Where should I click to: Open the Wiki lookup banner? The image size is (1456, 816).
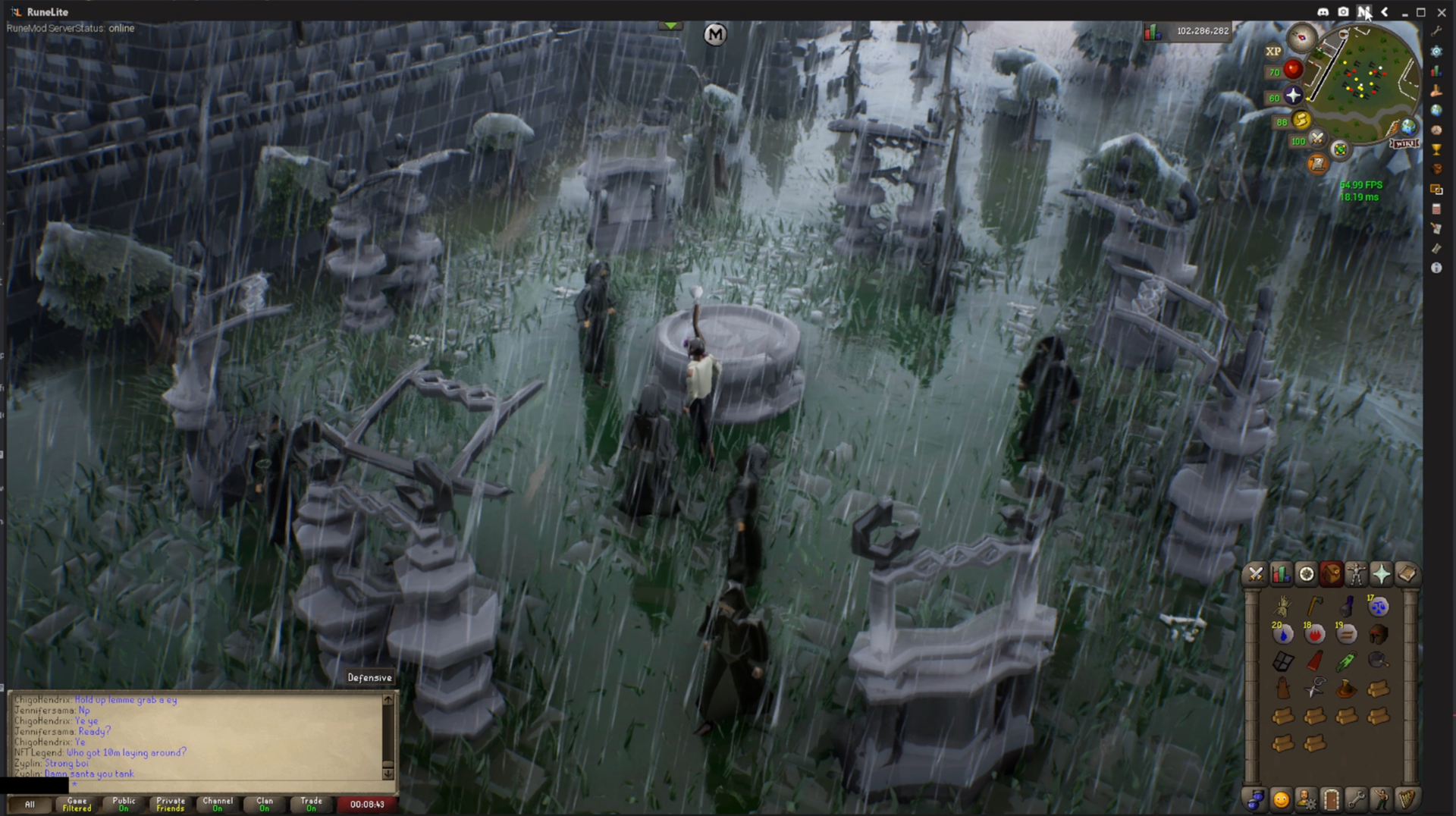tap(1403, 143)
